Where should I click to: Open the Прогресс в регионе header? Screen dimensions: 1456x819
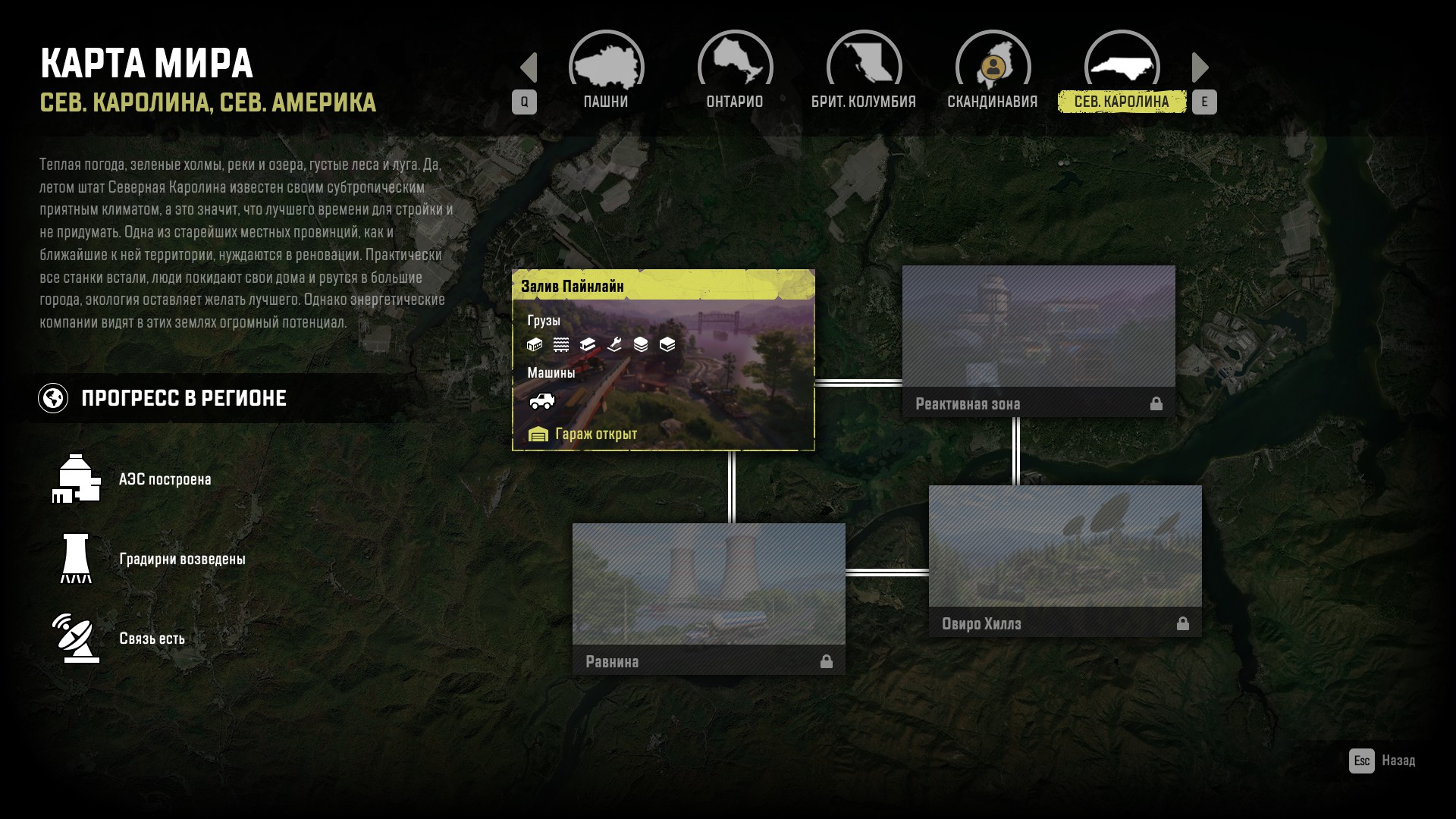click(x=184, y=398)
